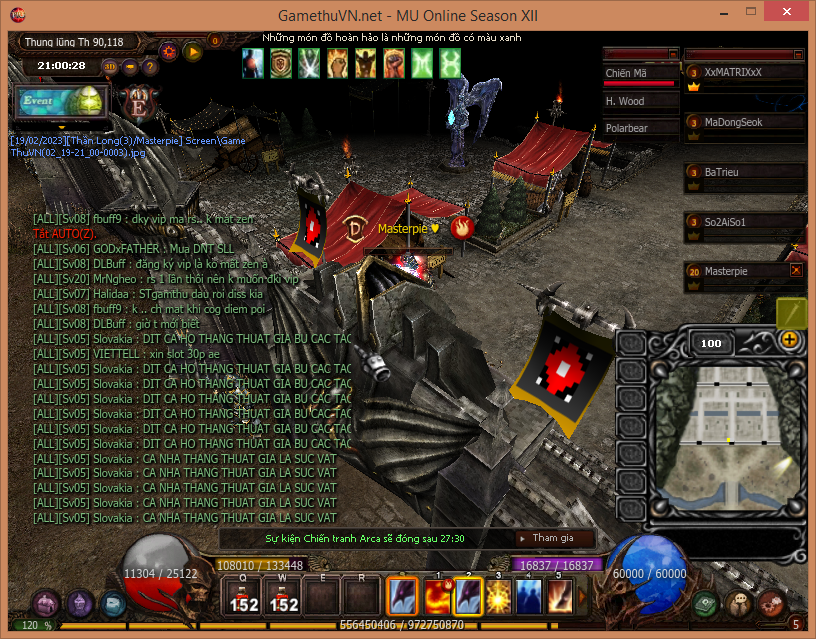
Task: Zoom in the minimap with the plus button
Action: pyautogui.click(x=790, y=339)
